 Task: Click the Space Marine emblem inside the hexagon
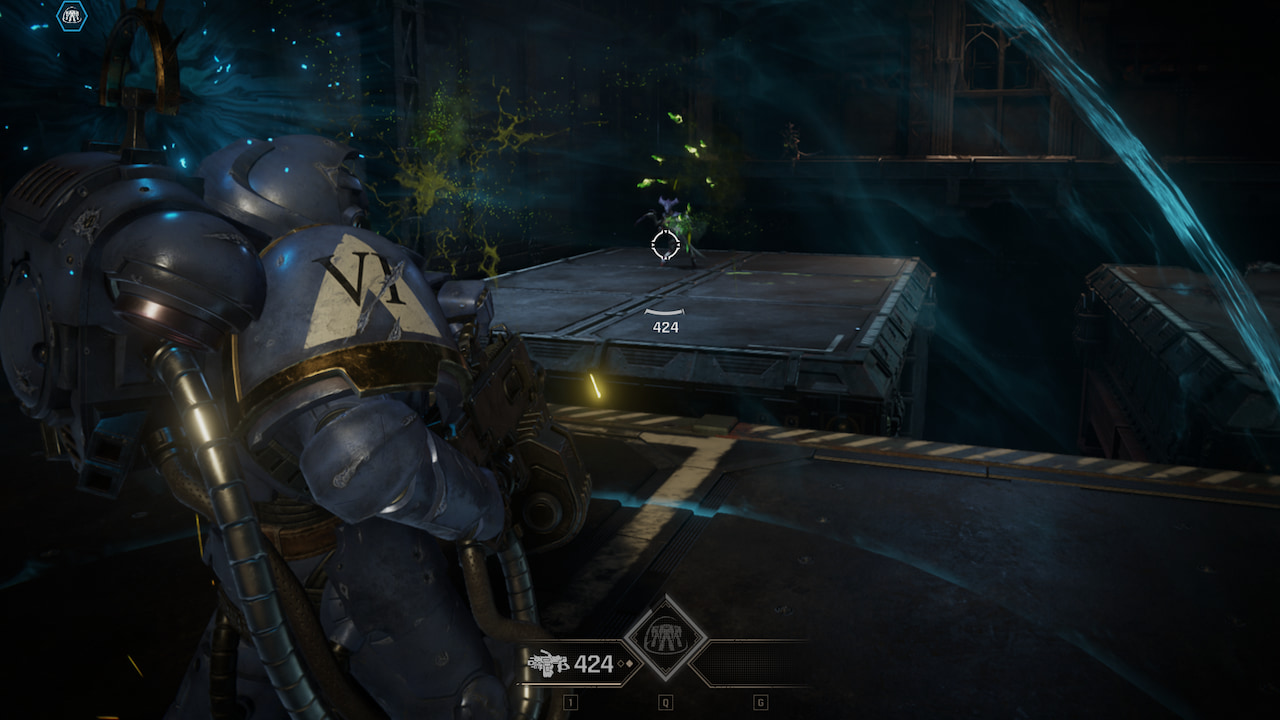point(72,16)
